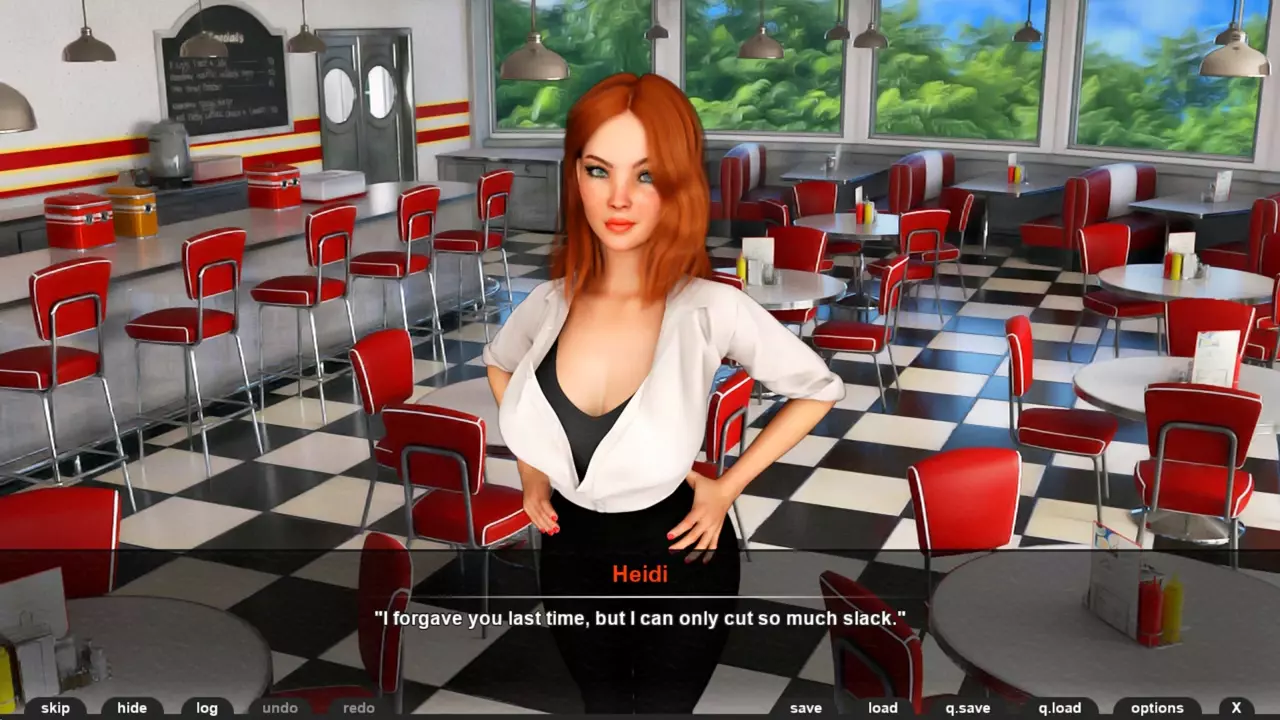Open the dialogue log
This screenshot has width=1280, height=720.
[x=207, y=708]
